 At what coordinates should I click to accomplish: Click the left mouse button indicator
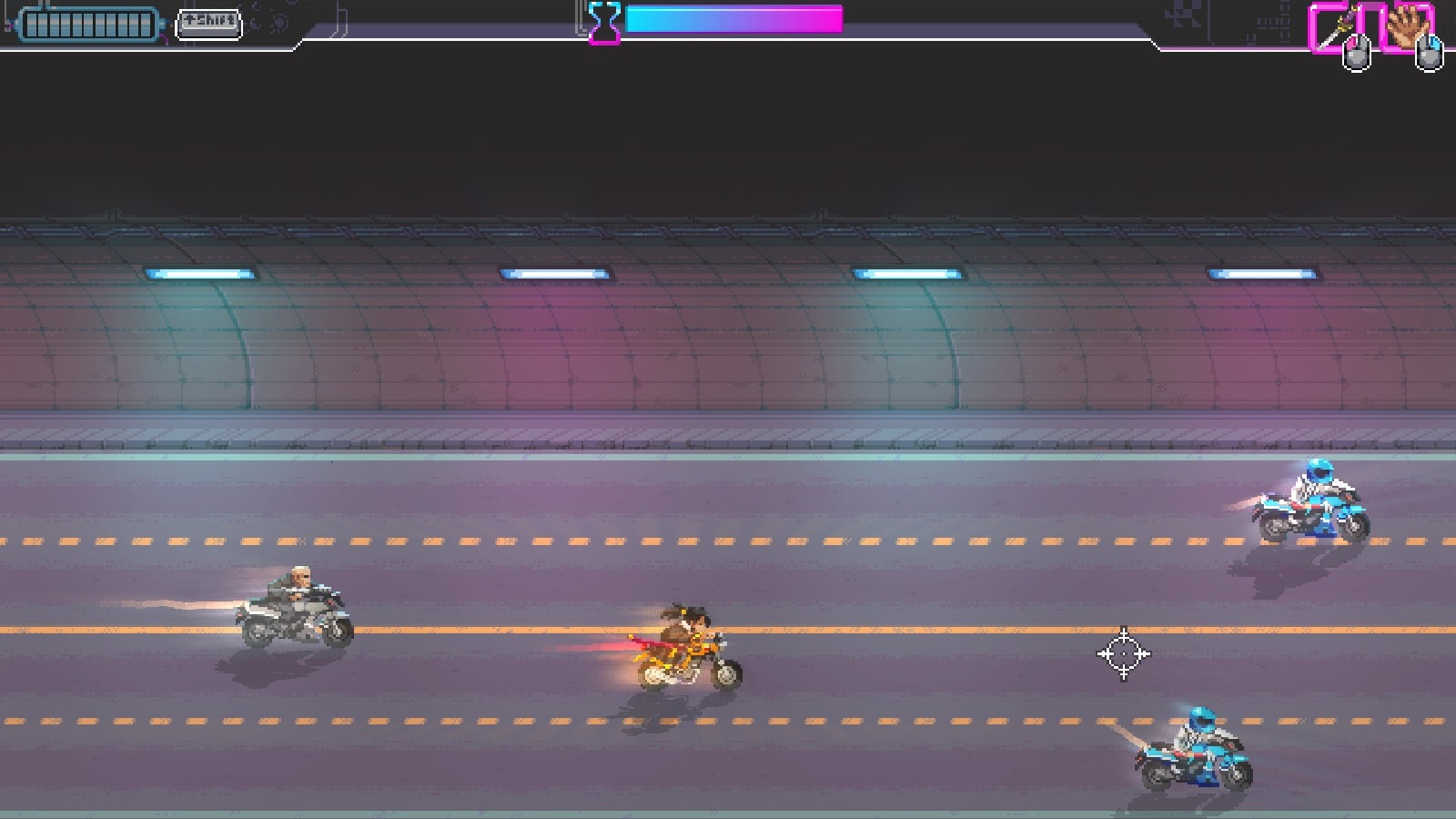pos(1358,53)
